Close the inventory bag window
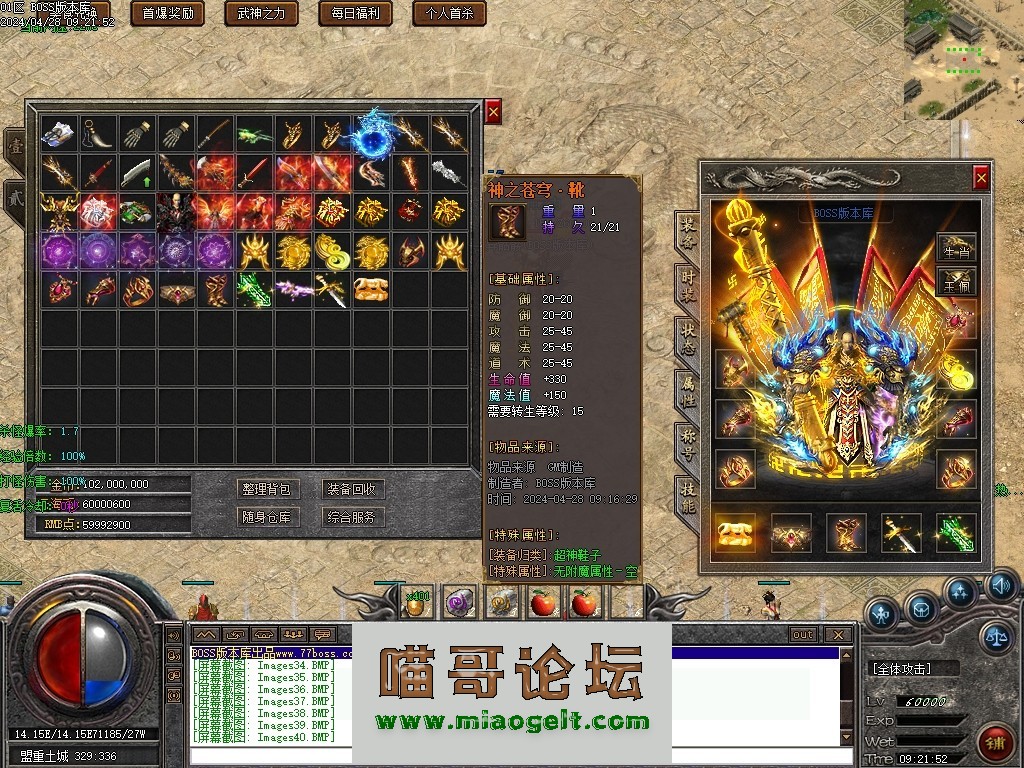1024x768 pixels. (x=493, y=112)
